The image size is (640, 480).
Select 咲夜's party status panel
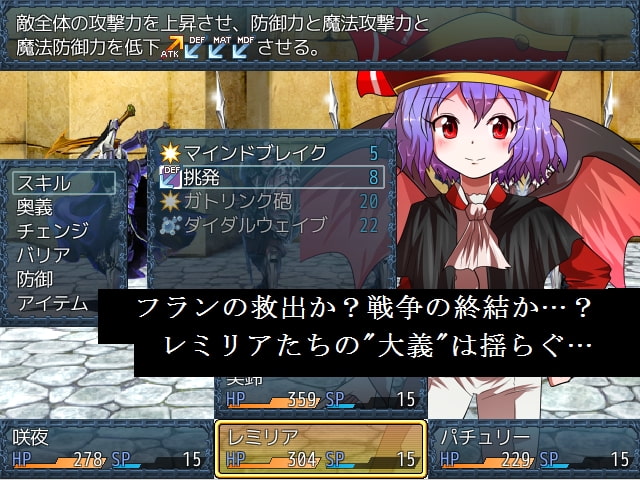[106, 448]
